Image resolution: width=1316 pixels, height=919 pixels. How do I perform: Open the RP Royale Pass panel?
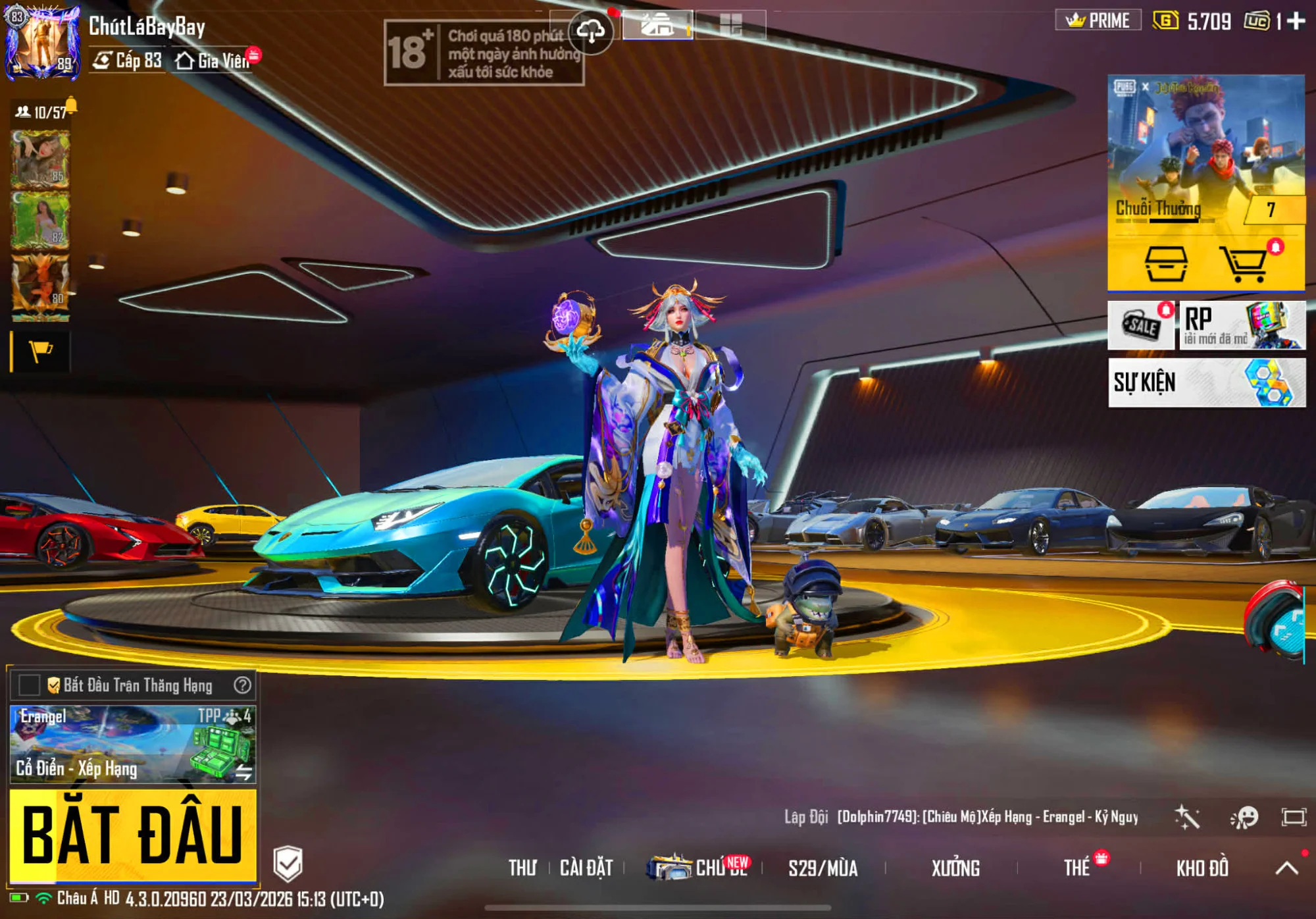point(1242,325)
